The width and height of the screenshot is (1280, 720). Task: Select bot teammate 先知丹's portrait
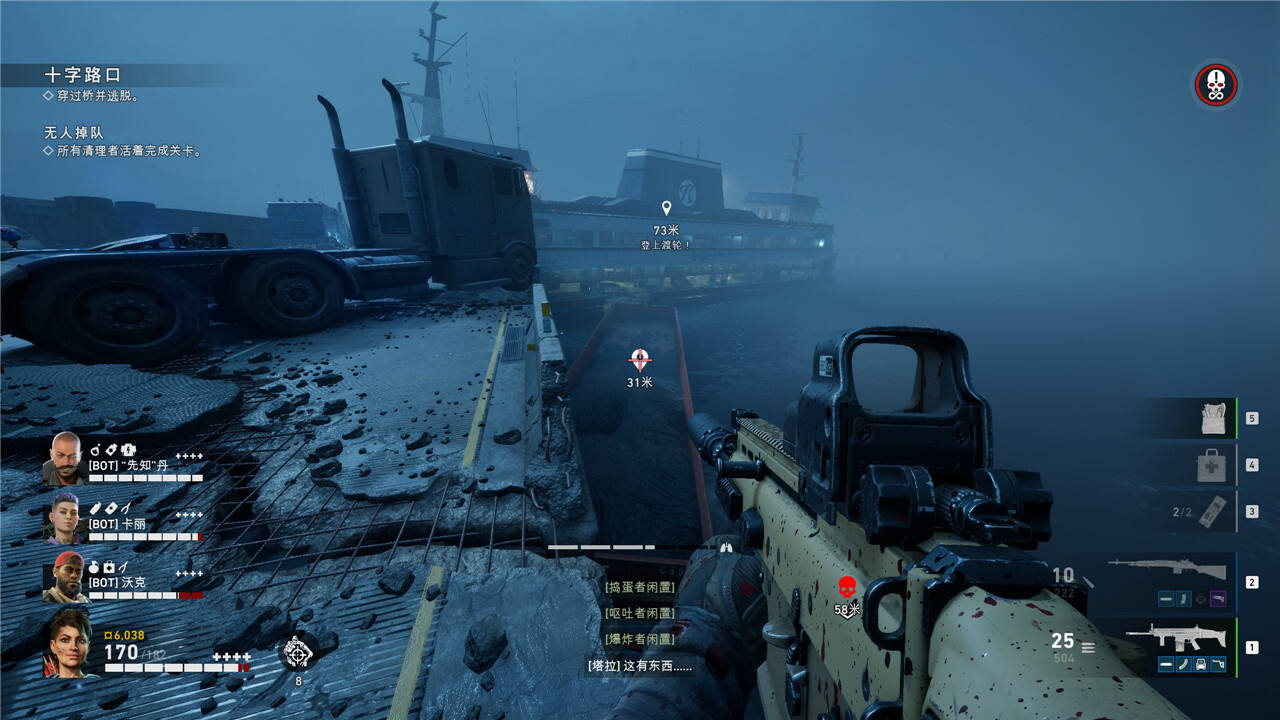point(64,458)
